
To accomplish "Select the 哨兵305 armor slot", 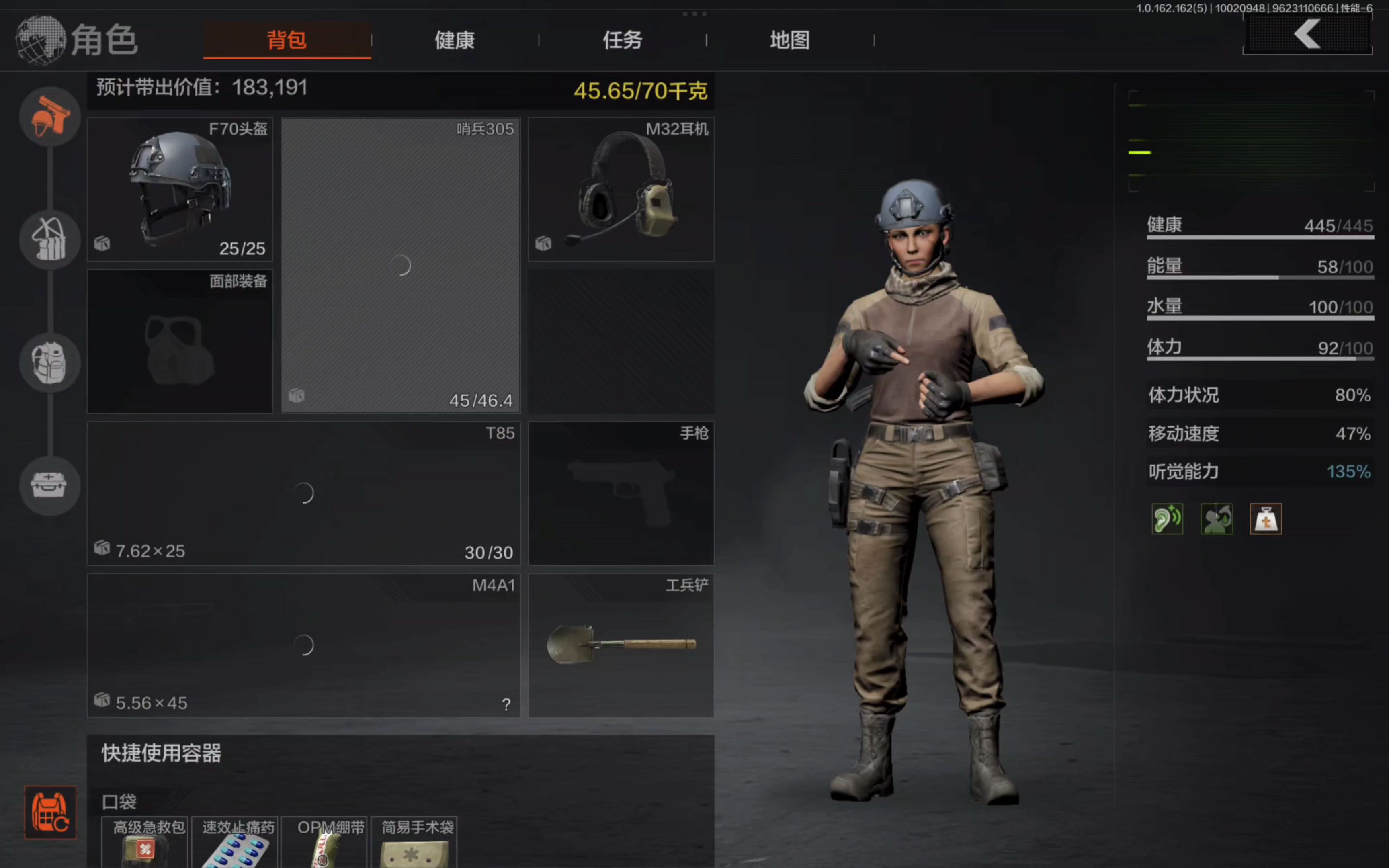I will click(401, 265).
